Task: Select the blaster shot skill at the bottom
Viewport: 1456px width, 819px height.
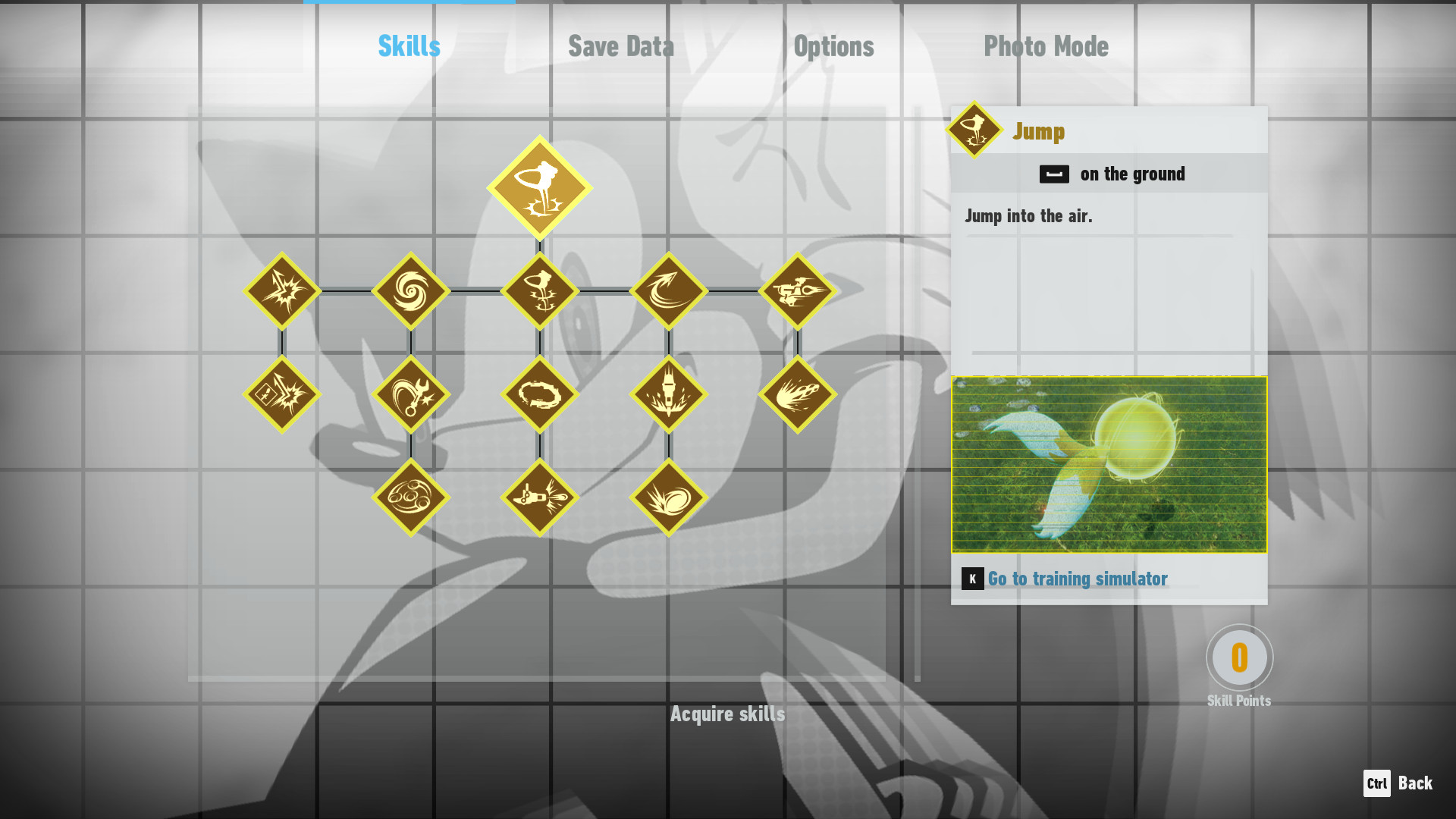Action: tap(541, 497)
